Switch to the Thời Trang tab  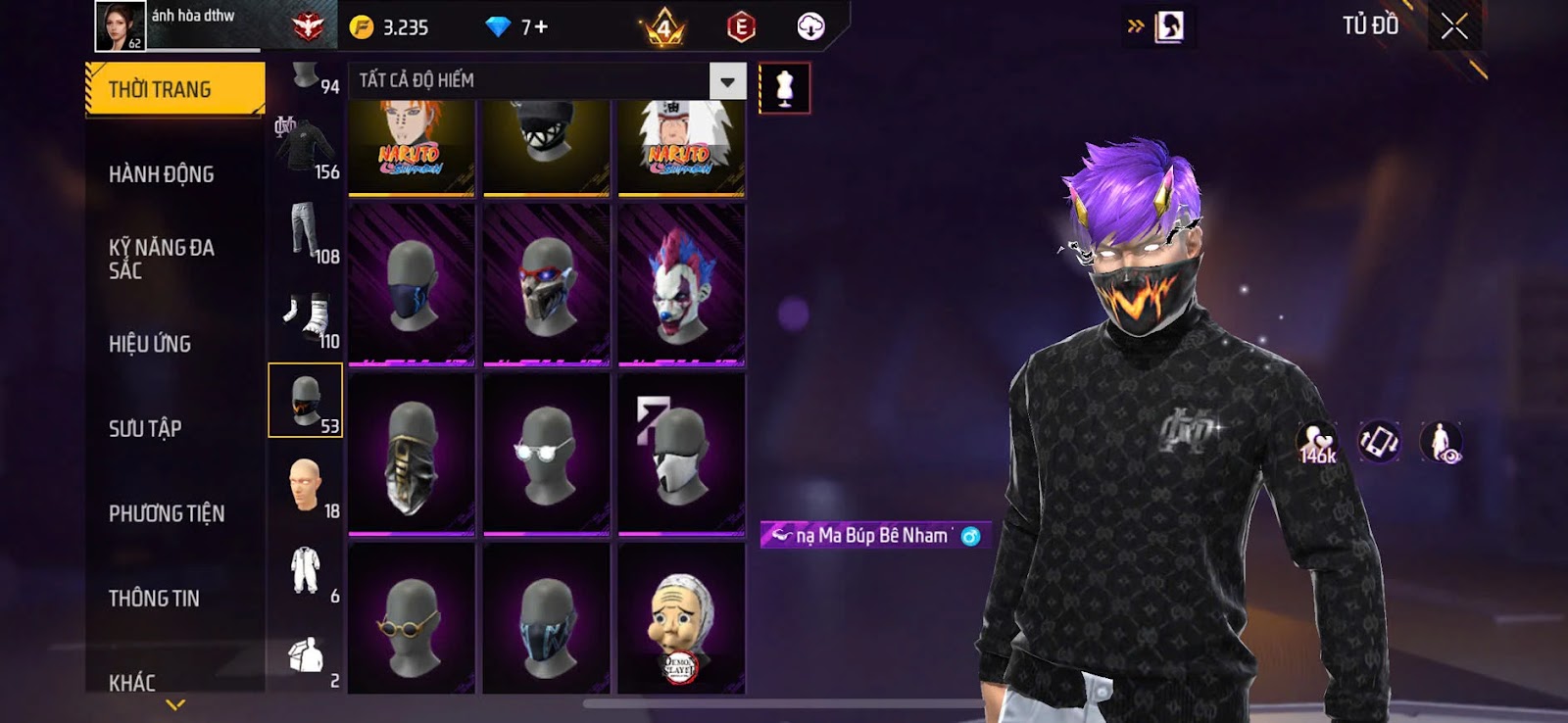174,90
